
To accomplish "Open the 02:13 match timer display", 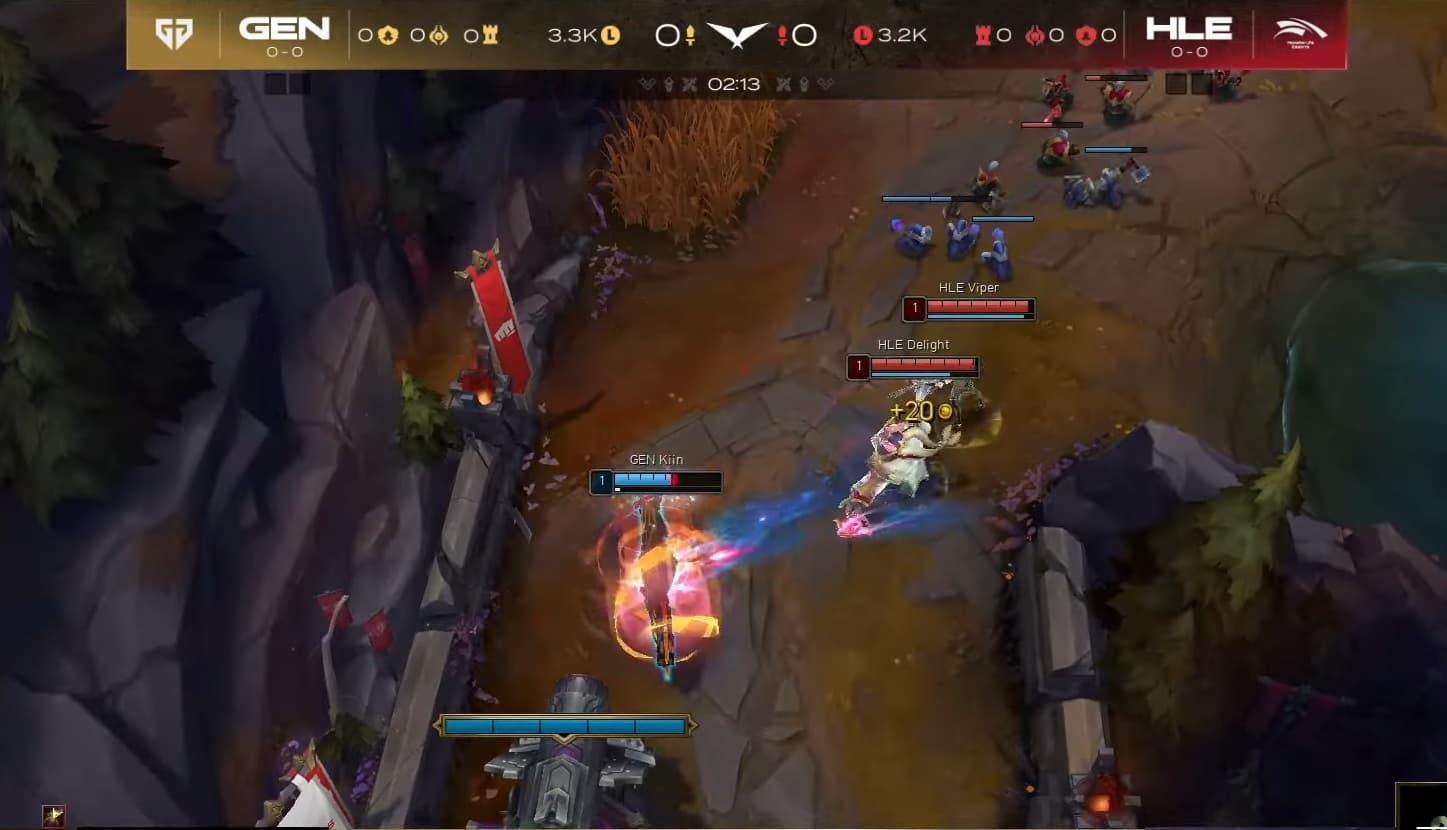I will pyautogui.click(x=734, y=84).
